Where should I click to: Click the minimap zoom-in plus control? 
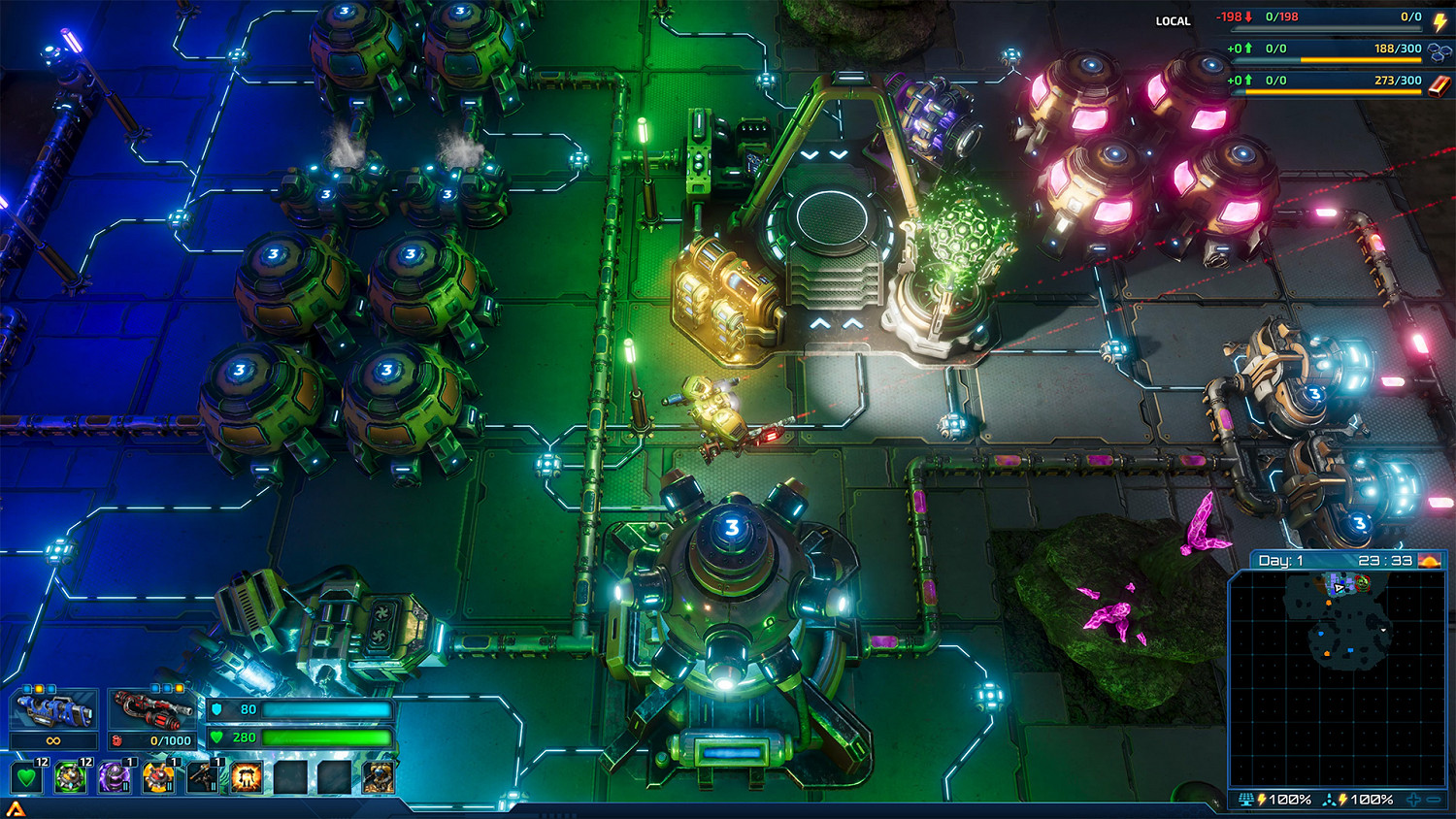click(x=1413, y=802)
